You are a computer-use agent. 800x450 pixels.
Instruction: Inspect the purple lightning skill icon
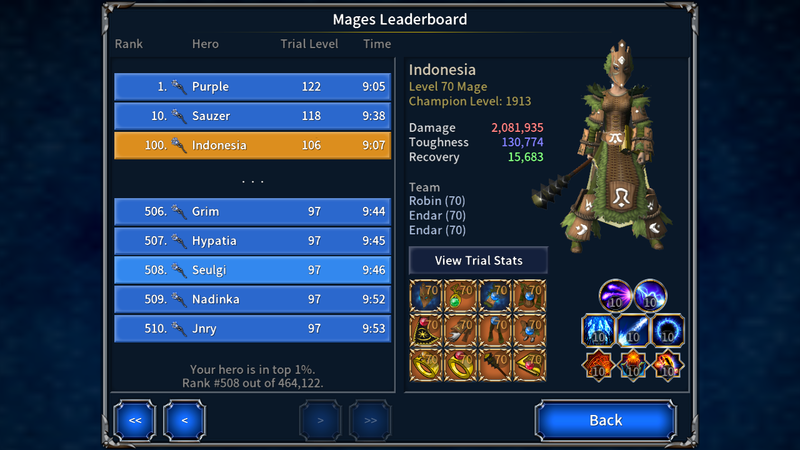[650, 297]
